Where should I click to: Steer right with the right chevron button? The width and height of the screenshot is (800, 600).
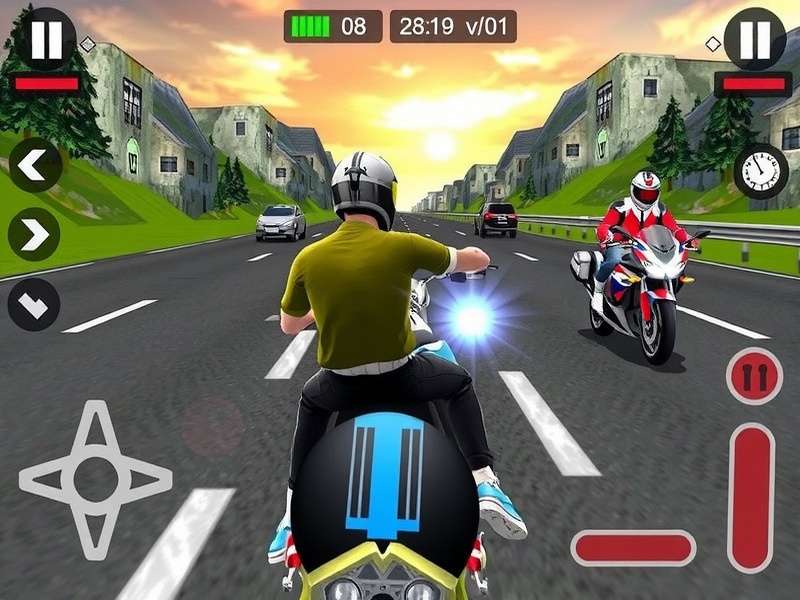35,235
